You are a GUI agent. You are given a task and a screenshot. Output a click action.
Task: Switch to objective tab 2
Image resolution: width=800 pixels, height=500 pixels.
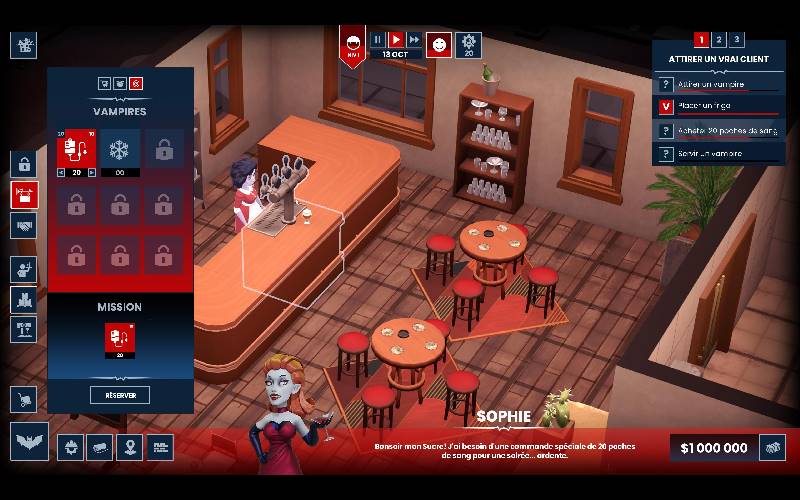point(719,40)
